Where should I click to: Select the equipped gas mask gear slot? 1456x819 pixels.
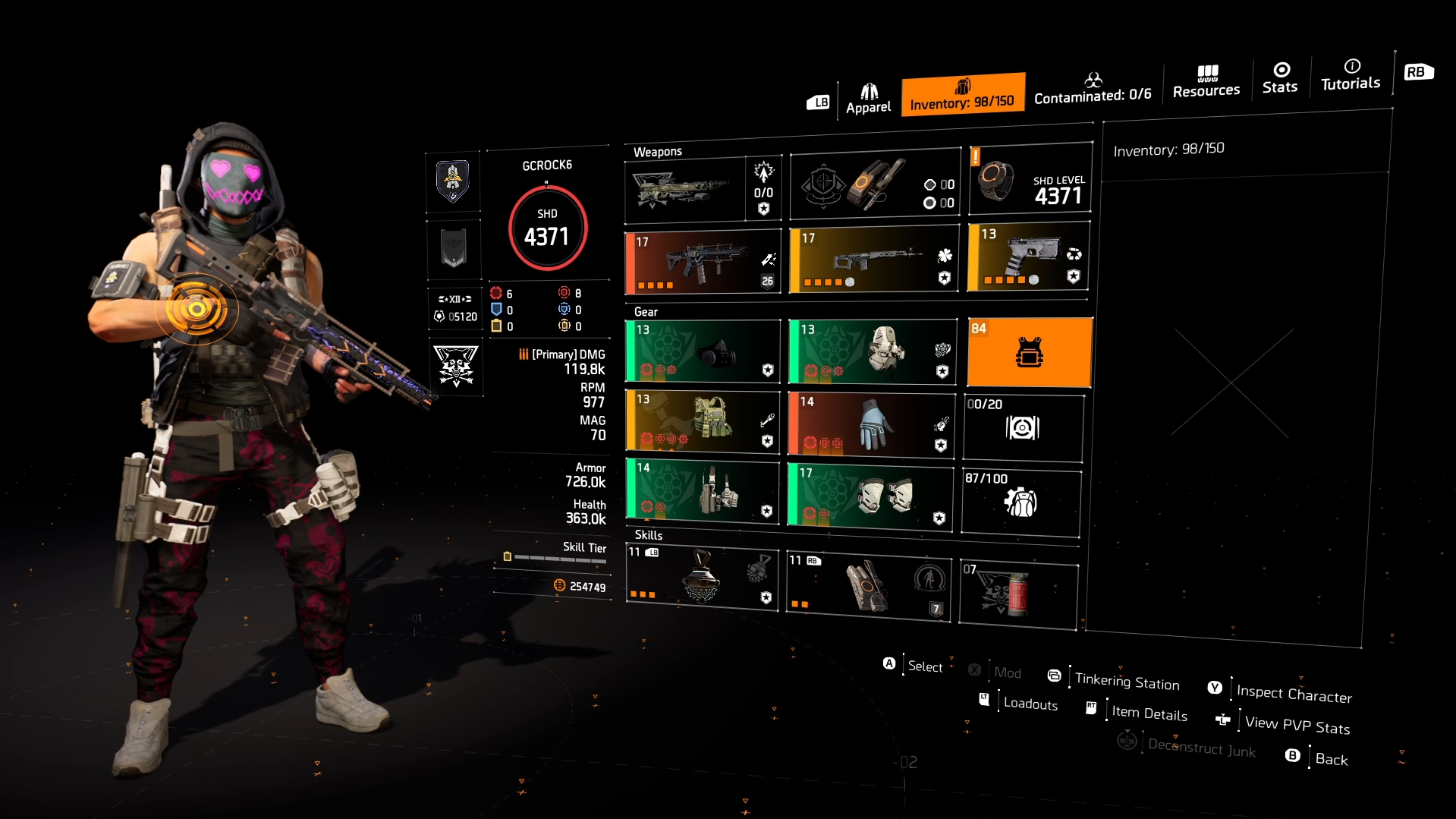(x=702, y=351)
